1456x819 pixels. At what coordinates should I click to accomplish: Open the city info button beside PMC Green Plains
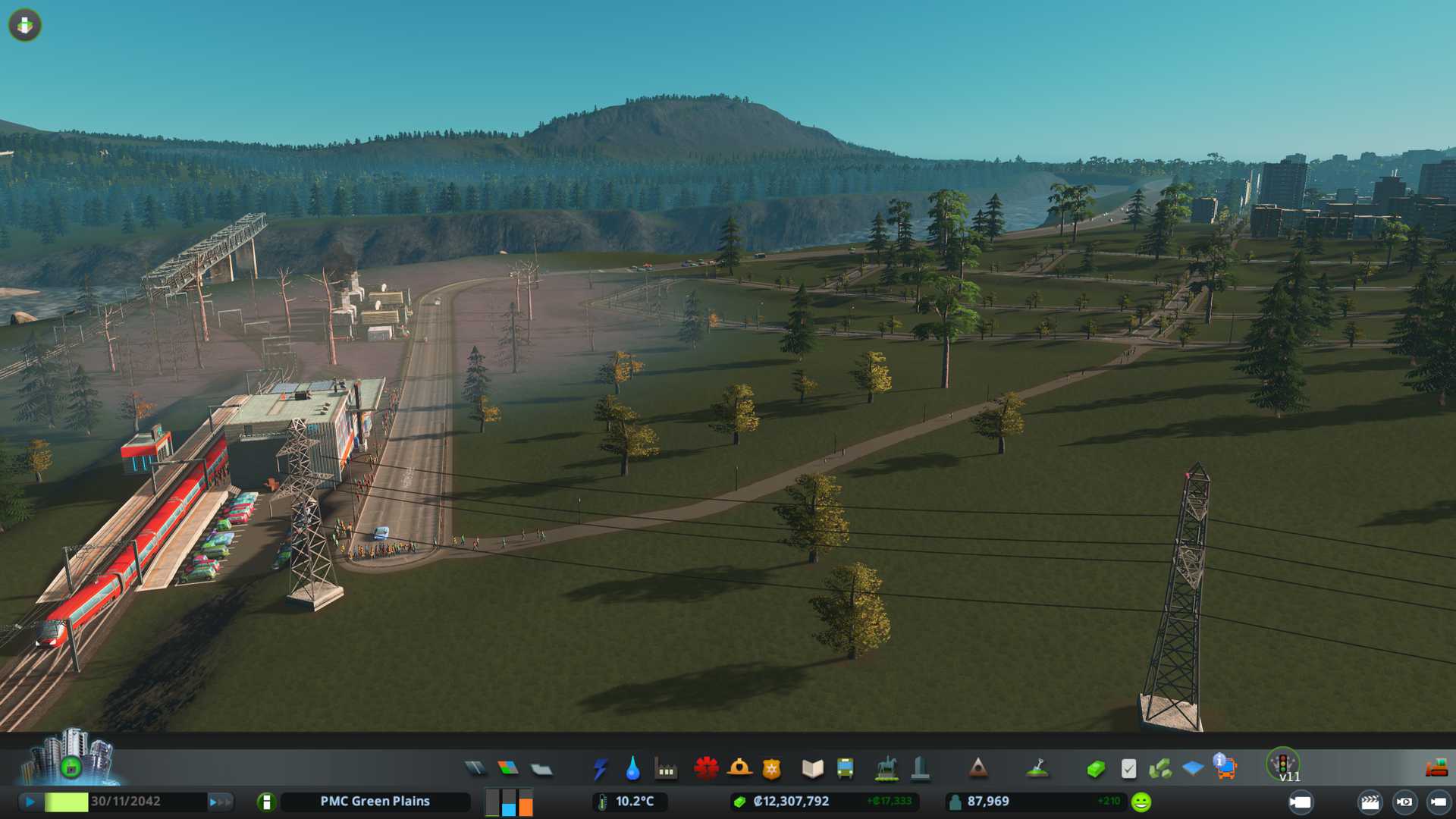[266, 802]
